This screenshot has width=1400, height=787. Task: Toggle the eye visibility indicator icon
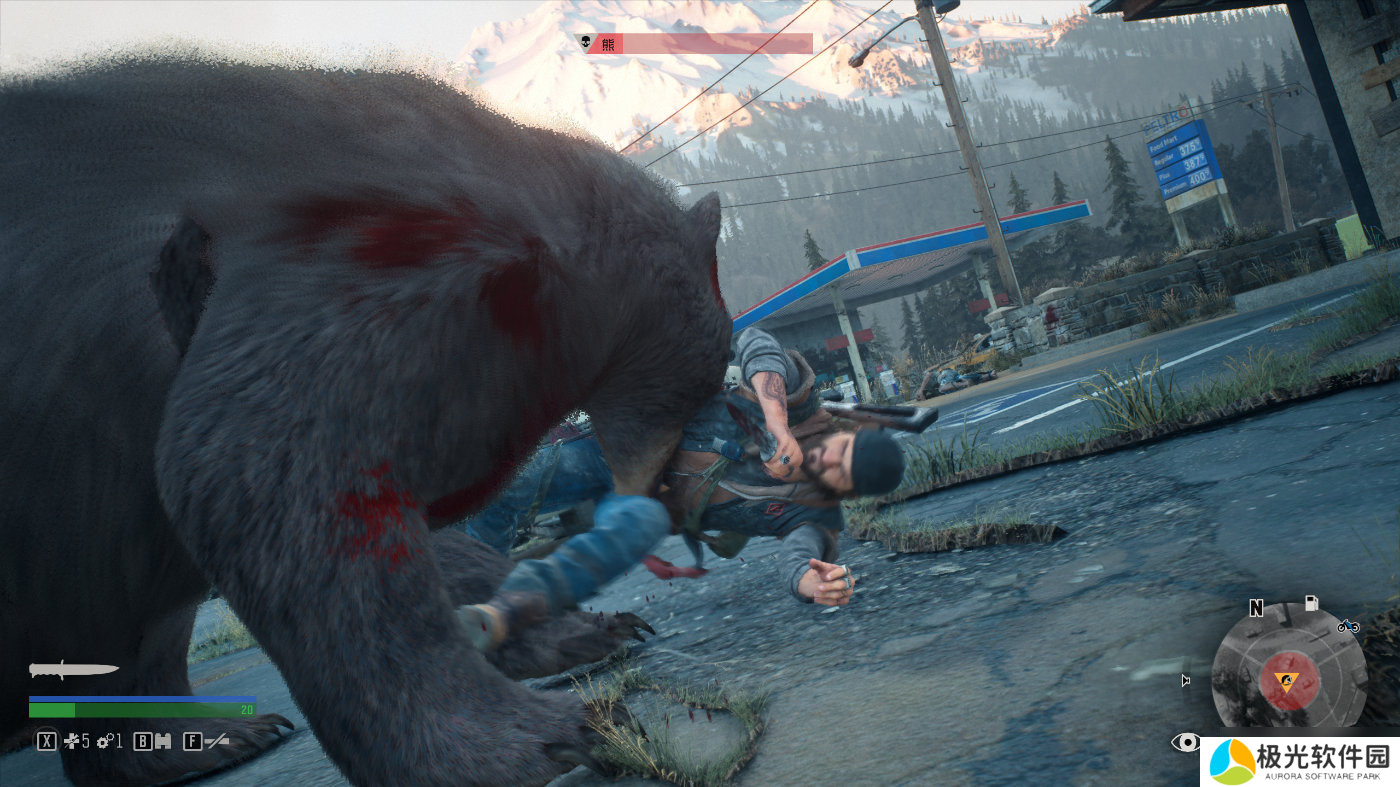[x=1186, y=742]
